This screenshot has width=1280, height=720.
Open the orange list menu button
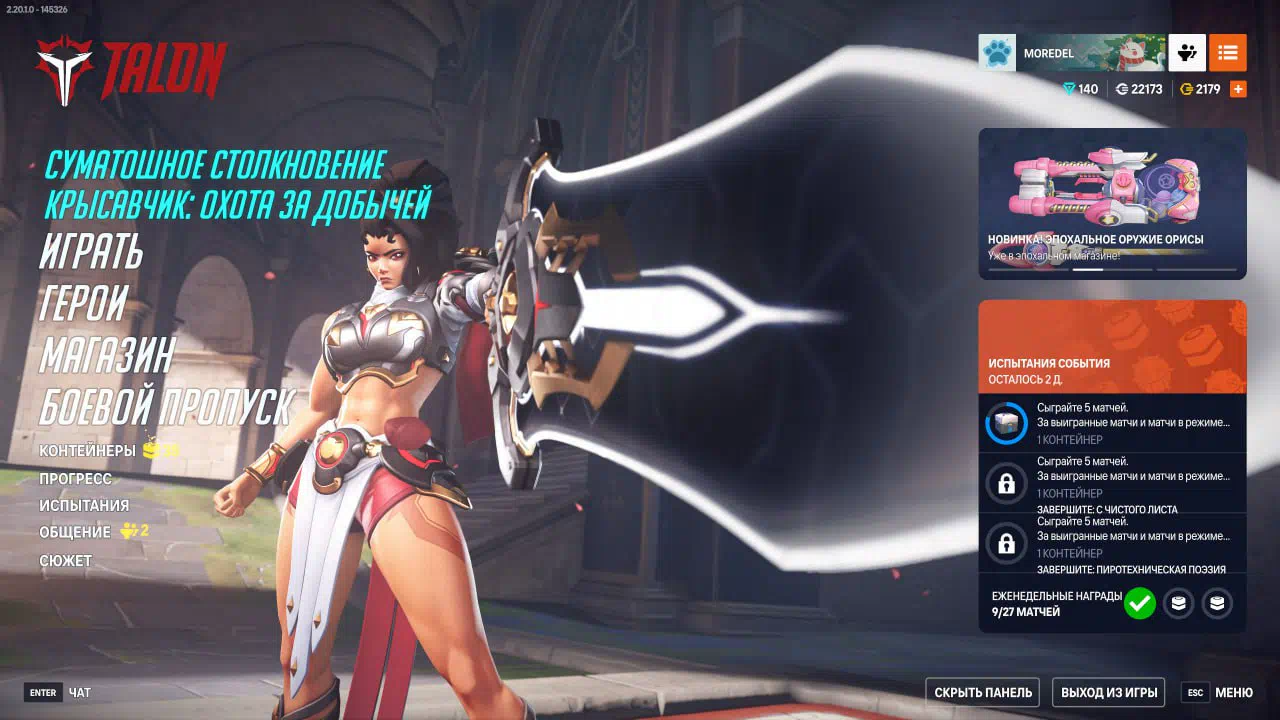click(x=1227, y=53)
